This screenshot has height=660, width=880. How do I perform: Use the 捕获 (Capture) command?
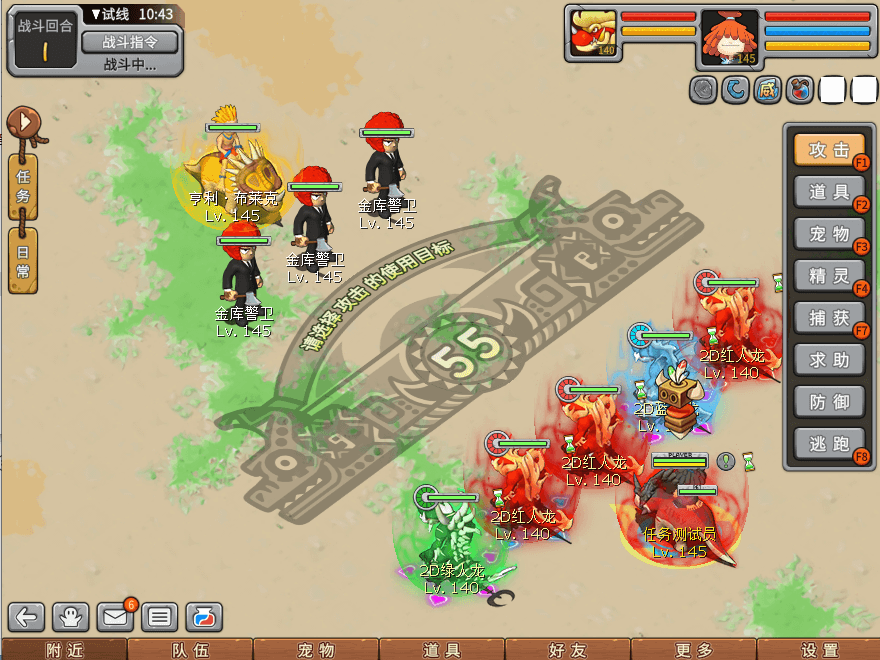tap(829, 318)
